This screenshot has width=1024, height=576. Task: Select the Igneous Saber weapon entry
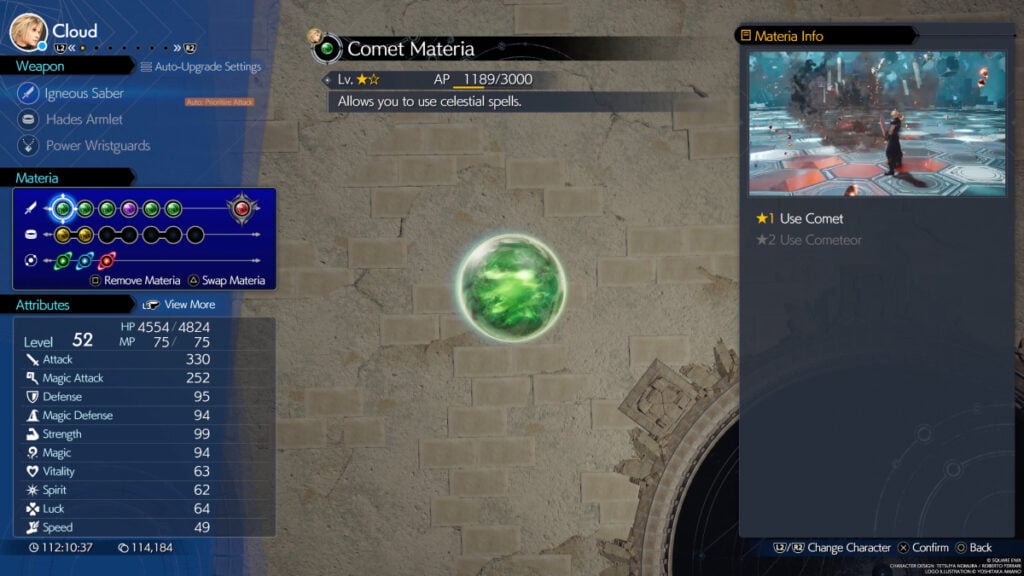85,94
